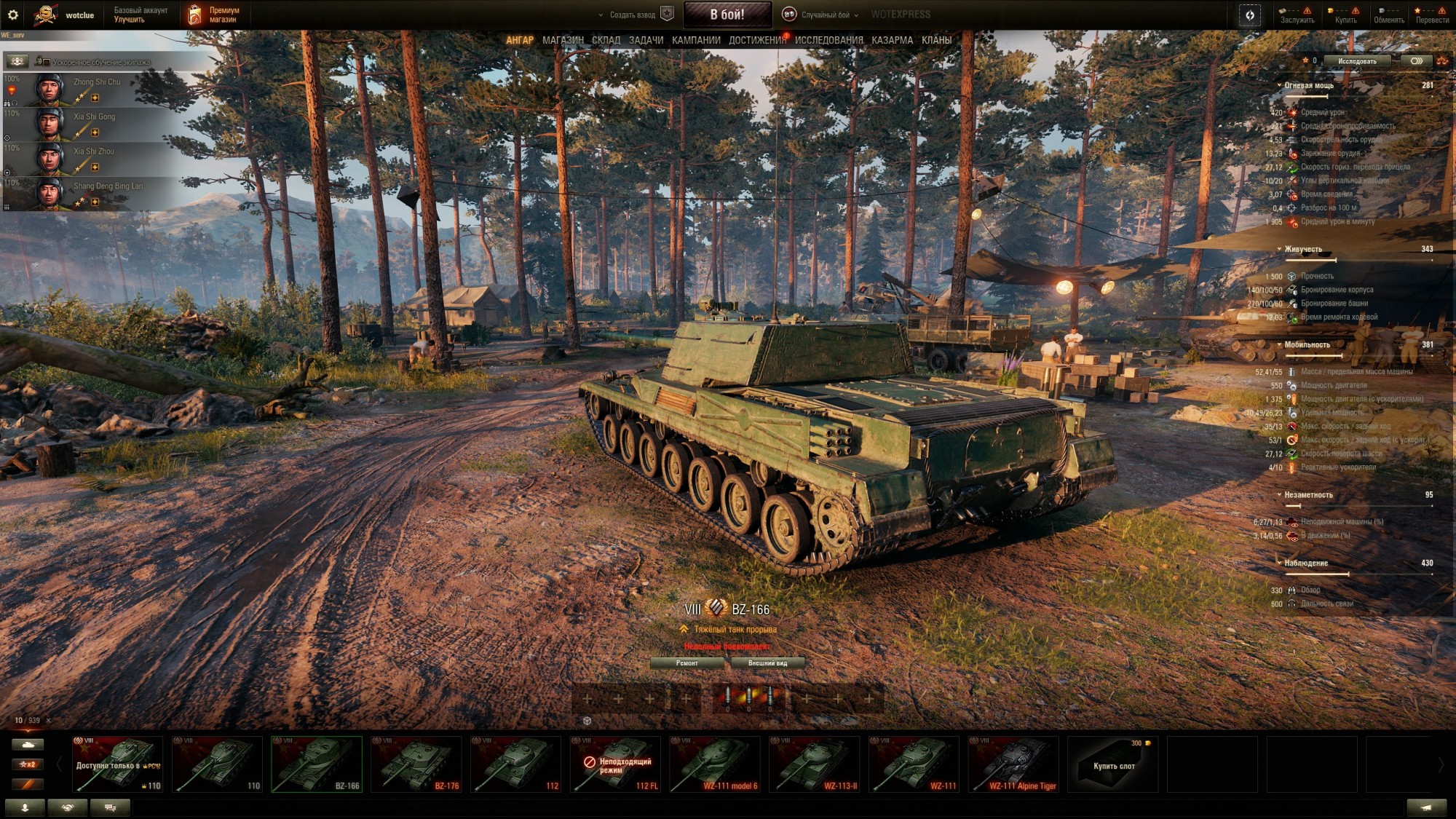Switch to the МАГАЗИН tab
Image resolution: width=1456 pixels, height=819 pixels.
[563, 41]
